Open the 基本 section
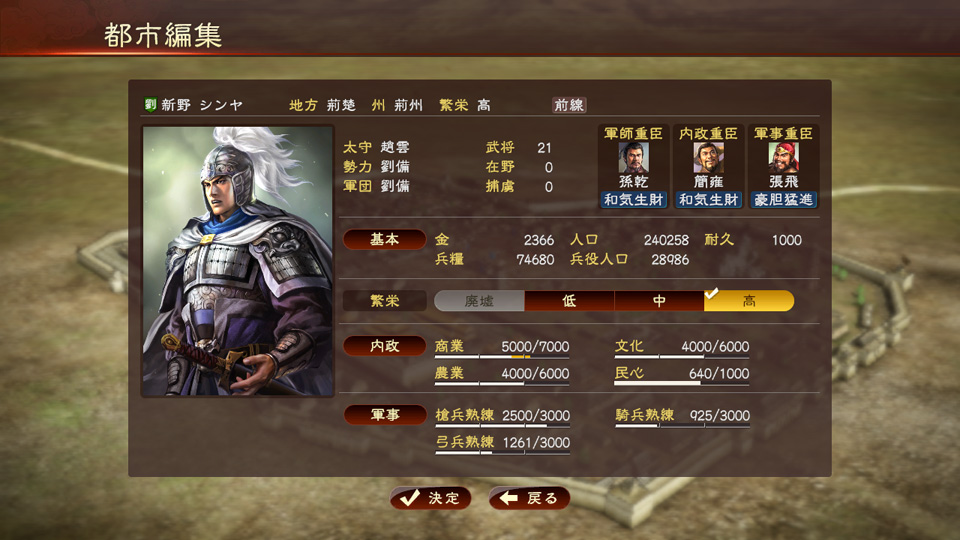The image size is (960, 540). click(385, 240)
